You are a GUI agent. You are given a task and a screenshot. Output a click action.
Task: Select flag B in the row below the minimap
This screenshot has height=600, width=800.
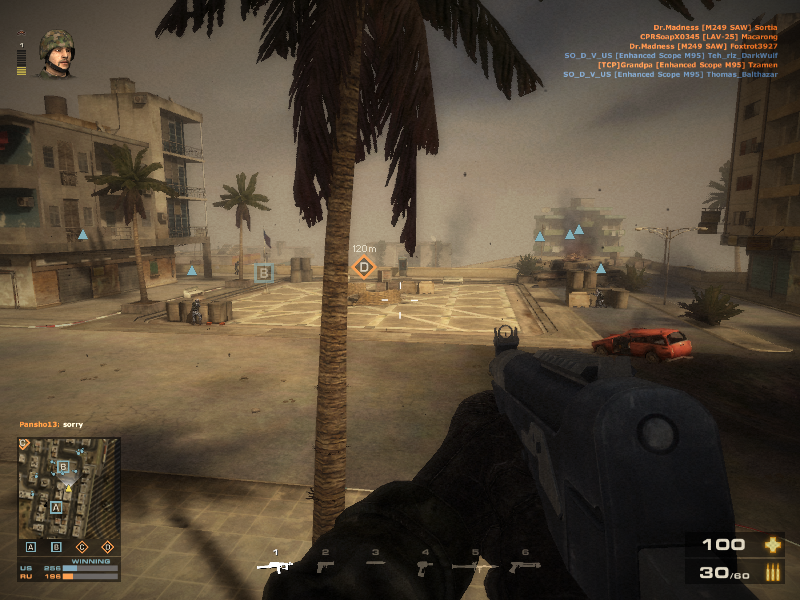pos(56,547)
